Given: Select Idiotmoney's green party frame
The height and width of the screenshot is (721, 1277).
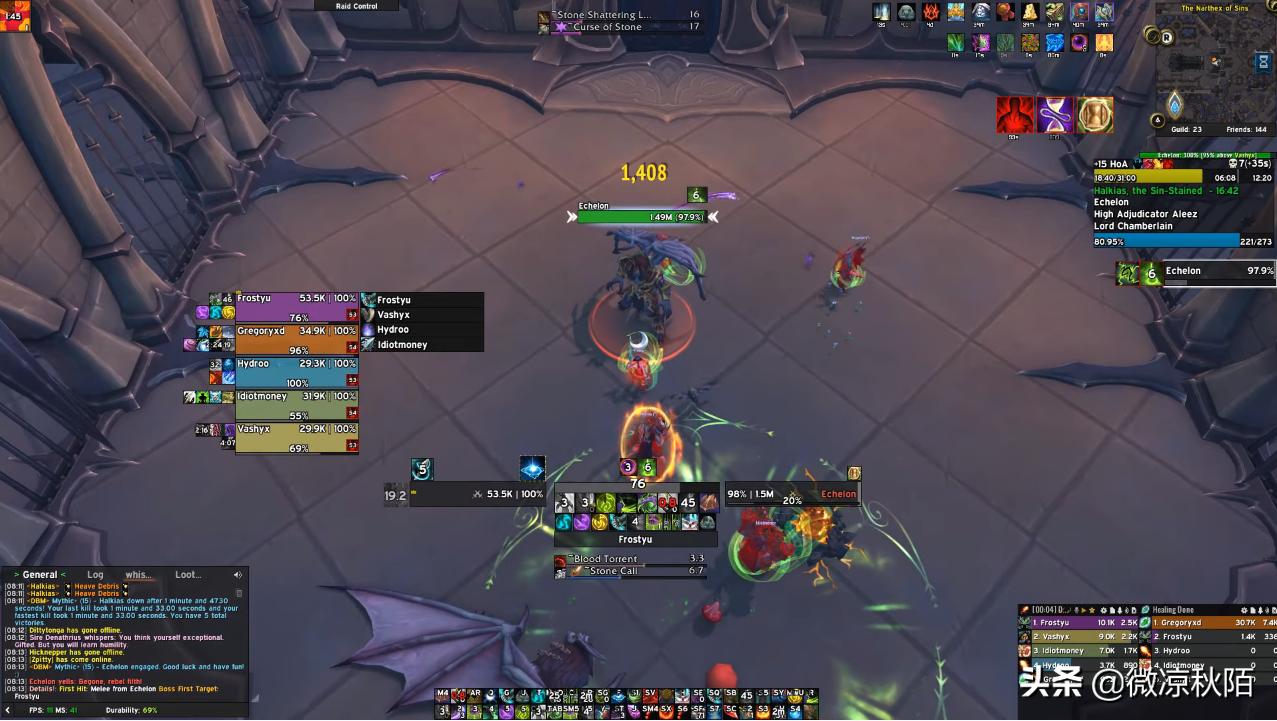Looking at the screenshot, I should (x=296, y=404).
